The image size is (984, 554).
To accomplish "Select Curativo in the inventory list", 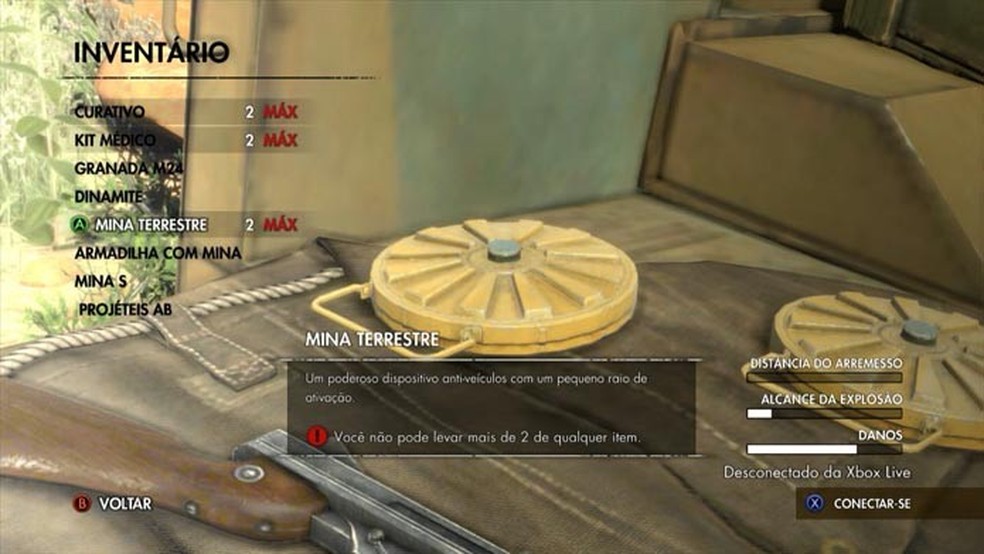I will pyautogui.click(x=110, y=112).
